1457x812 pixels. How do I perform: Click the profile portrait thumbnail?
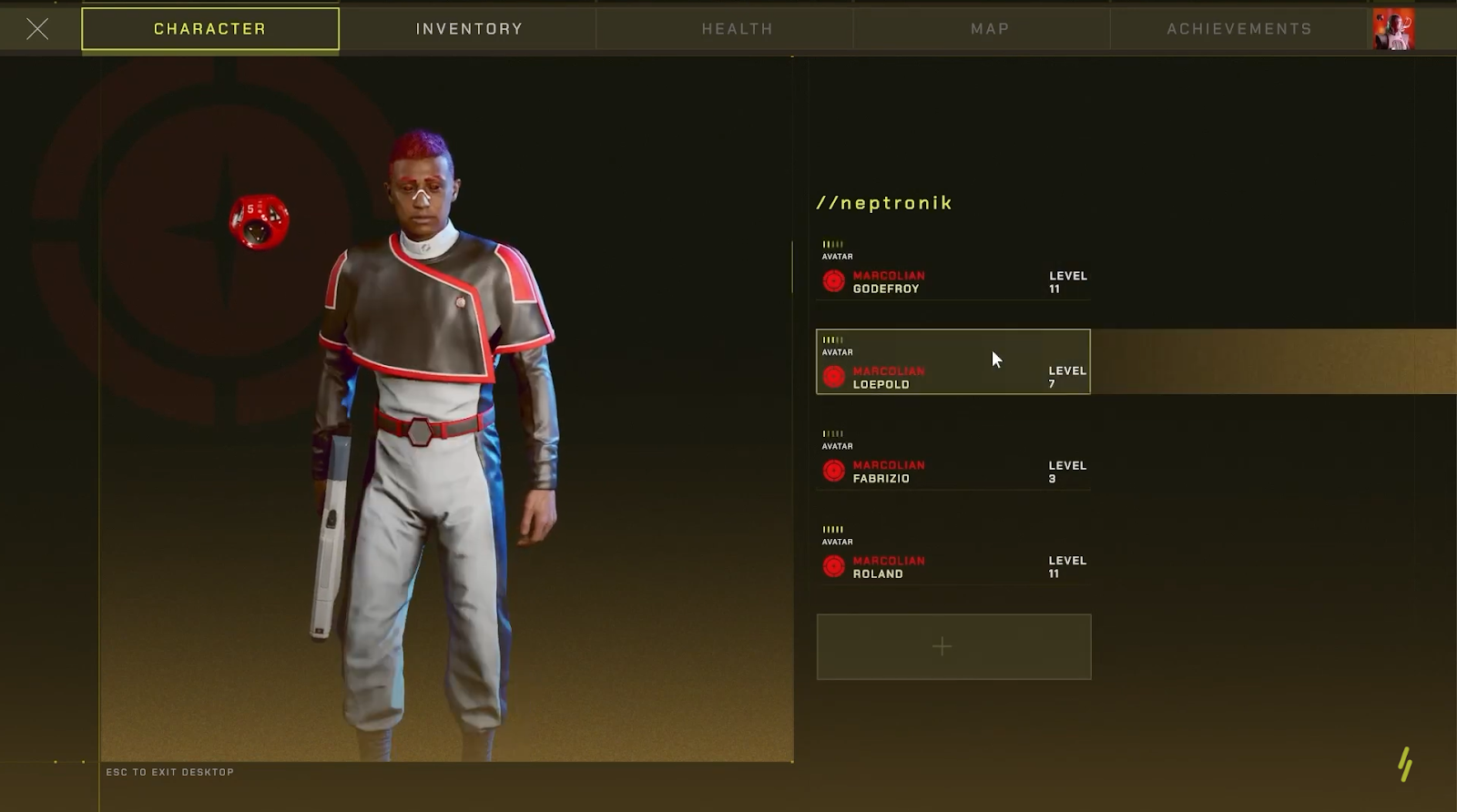coord(1393,29)
